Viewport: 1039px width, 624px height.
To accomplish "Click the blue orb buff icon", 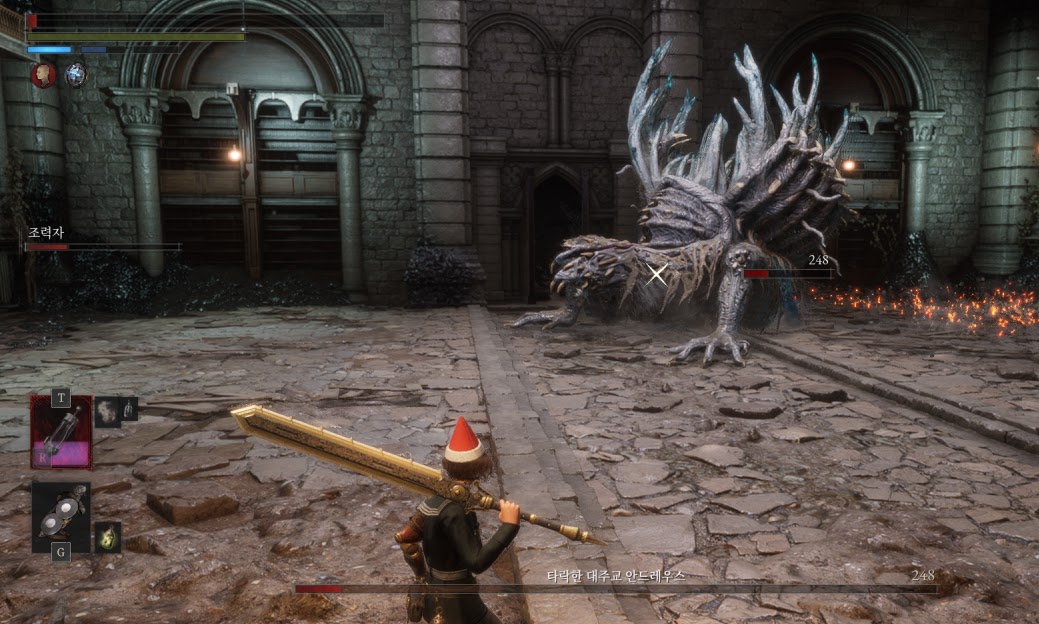I will pyautogui.click(x=76, y=74).
